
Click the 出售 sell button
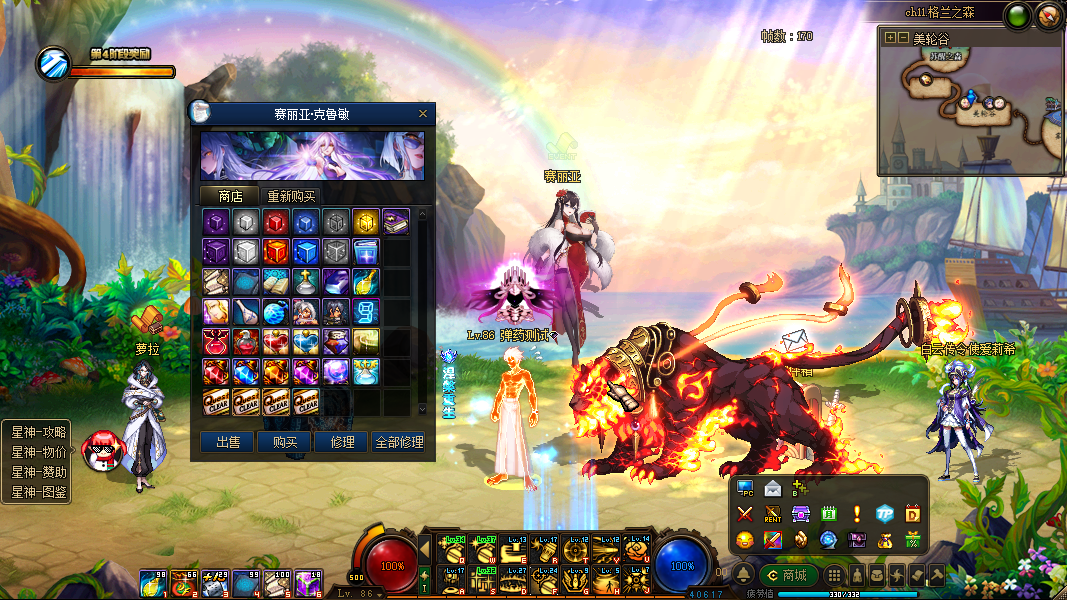[x=228, y=442]
